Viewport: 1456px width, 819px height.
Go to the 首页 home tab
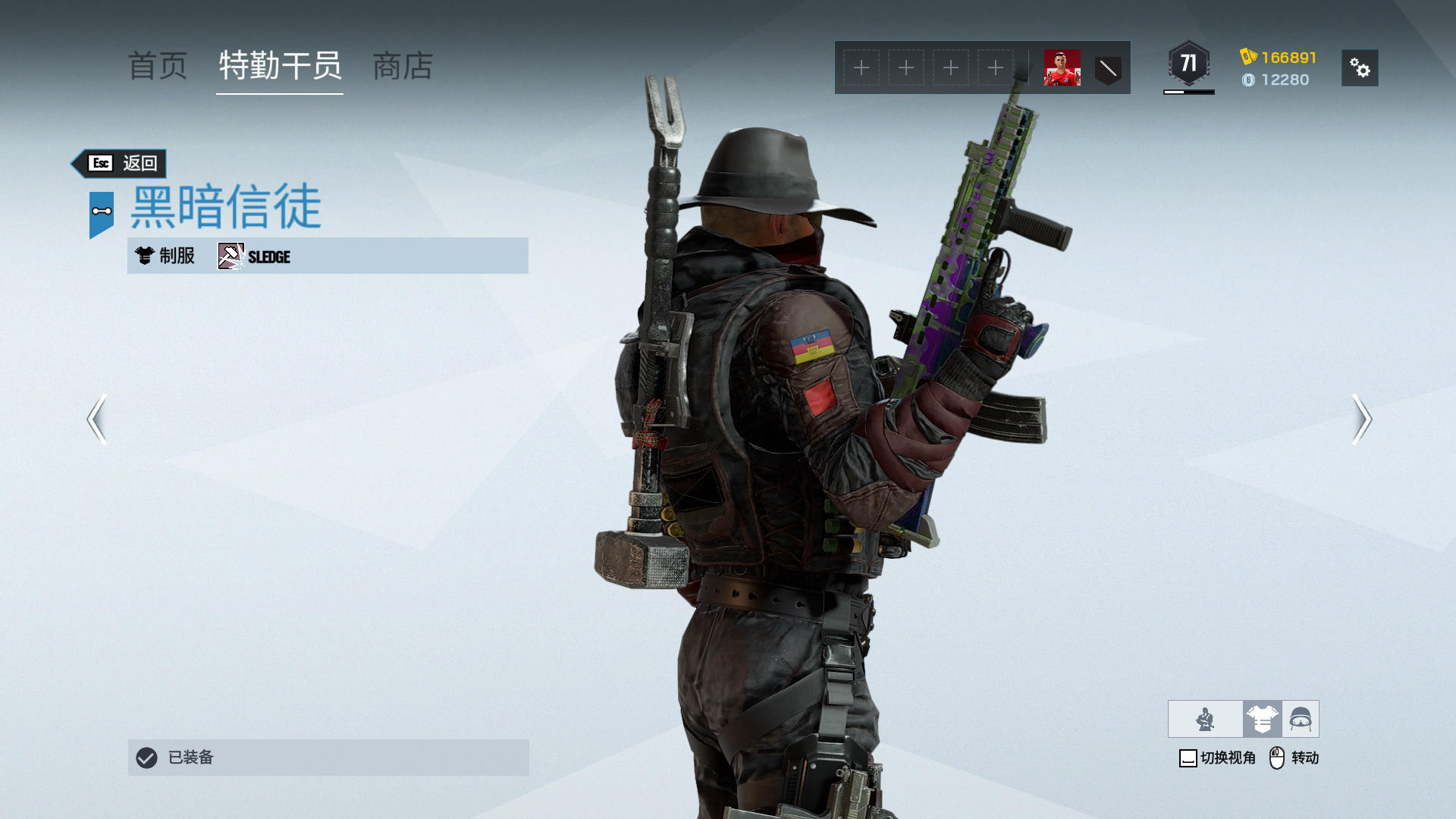(x=157, y=67)
